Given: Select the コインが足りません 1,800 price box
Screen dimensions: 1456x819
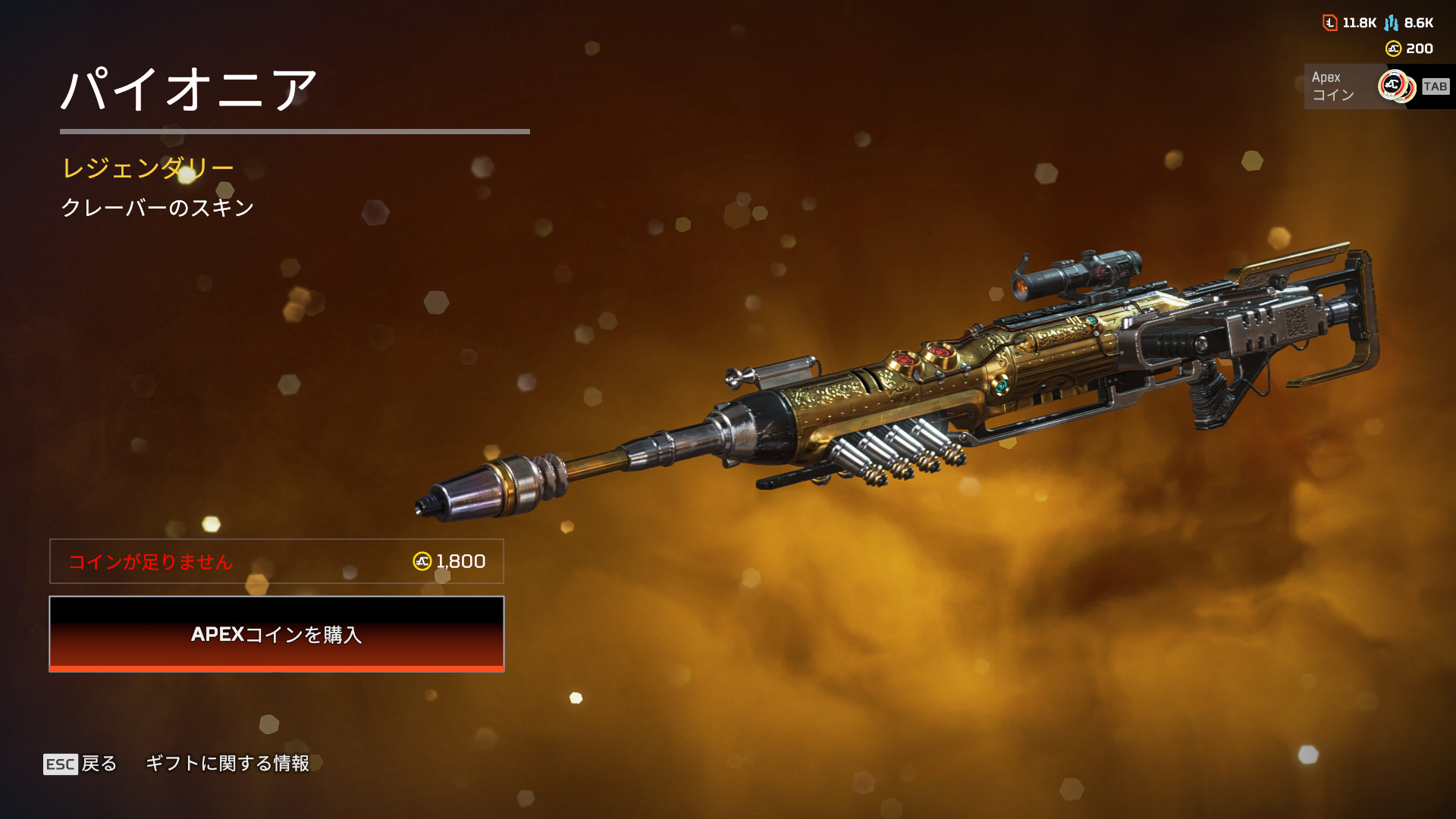Looking at the screenshot, I should 277,561.
